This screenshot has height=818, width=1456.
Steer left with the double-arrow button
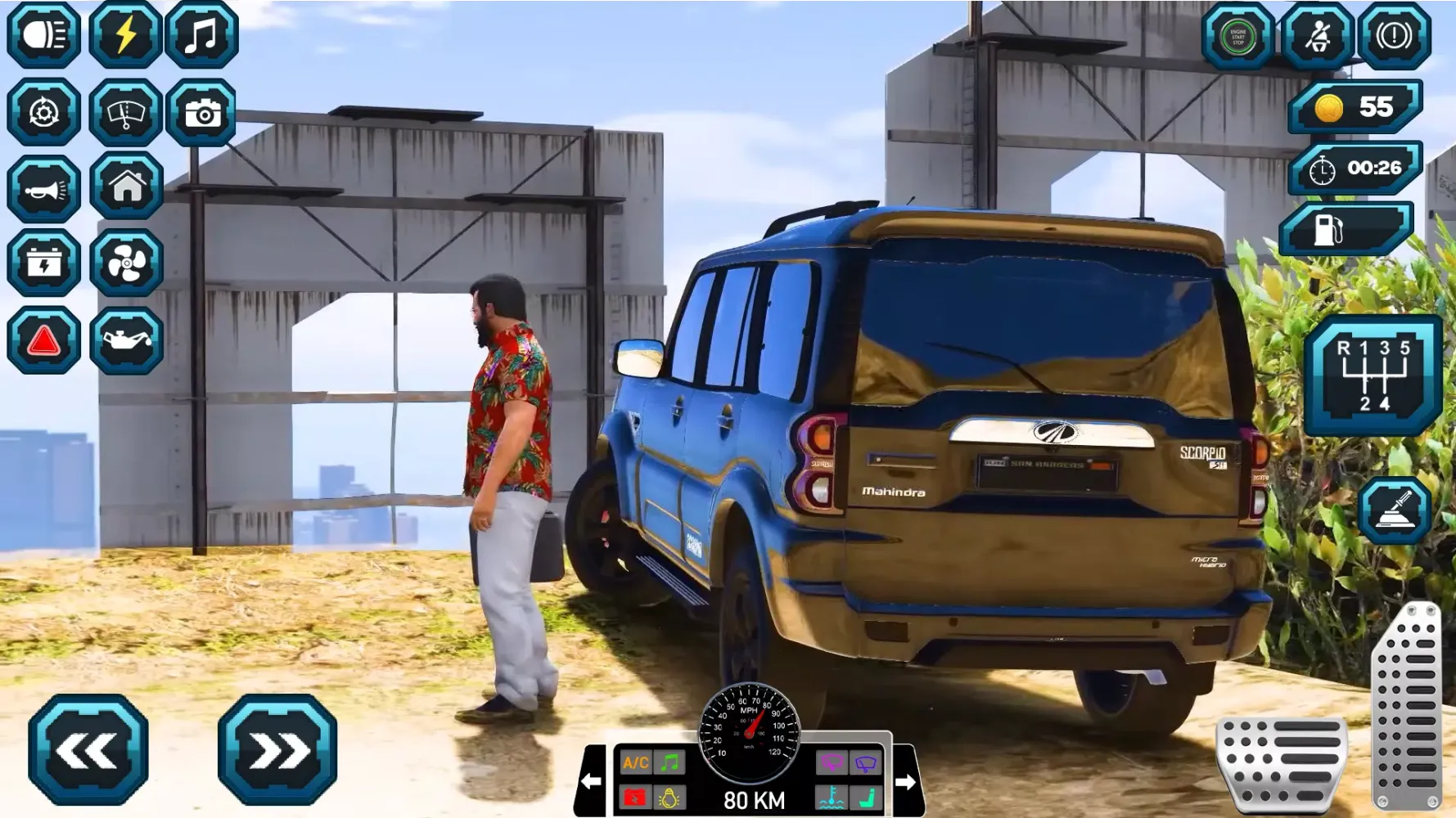pyautogui.click(x=88, y=749)
